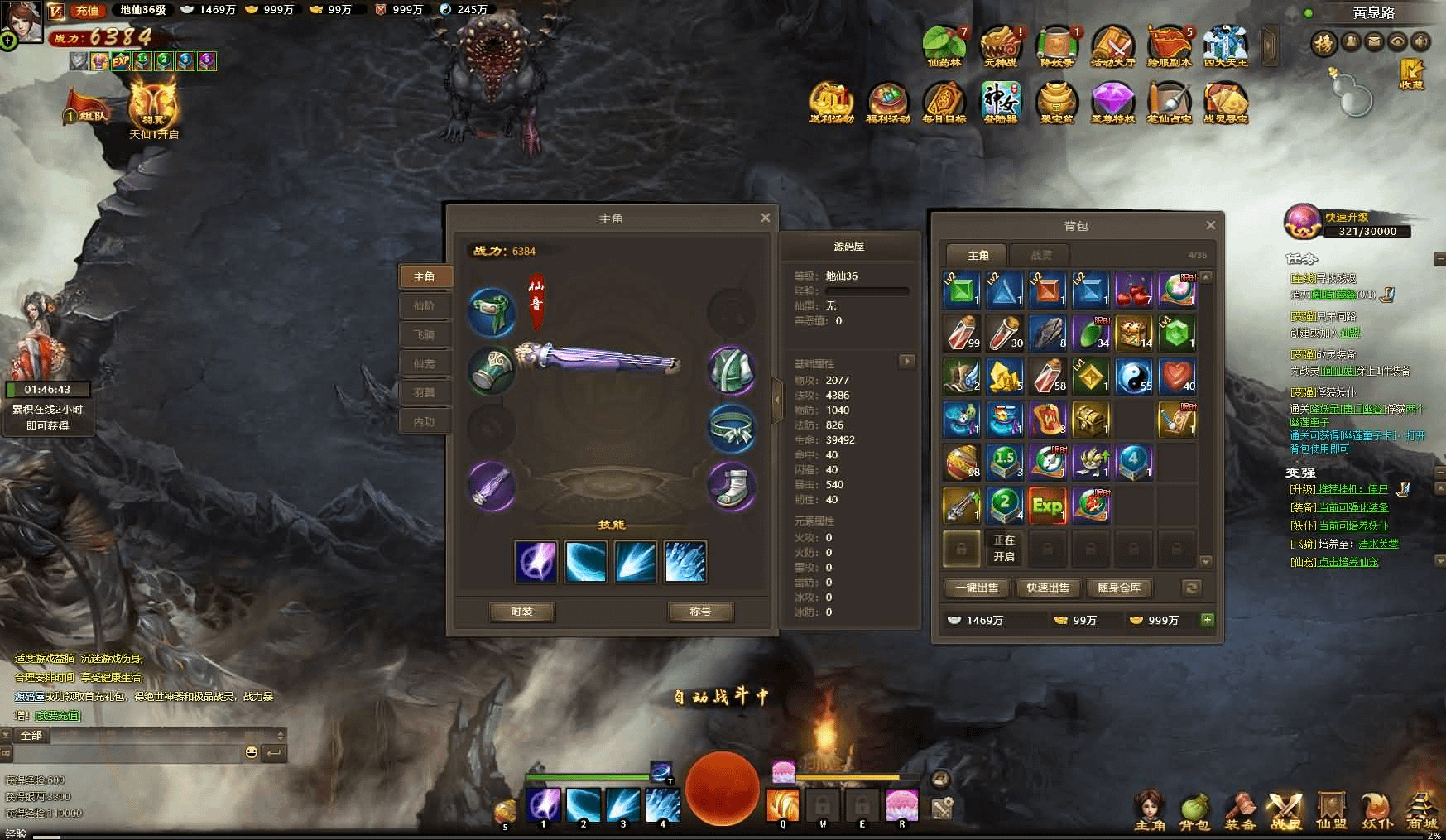
Task: Sell all items with 一键出售
Action: click(x=977, y=588)
